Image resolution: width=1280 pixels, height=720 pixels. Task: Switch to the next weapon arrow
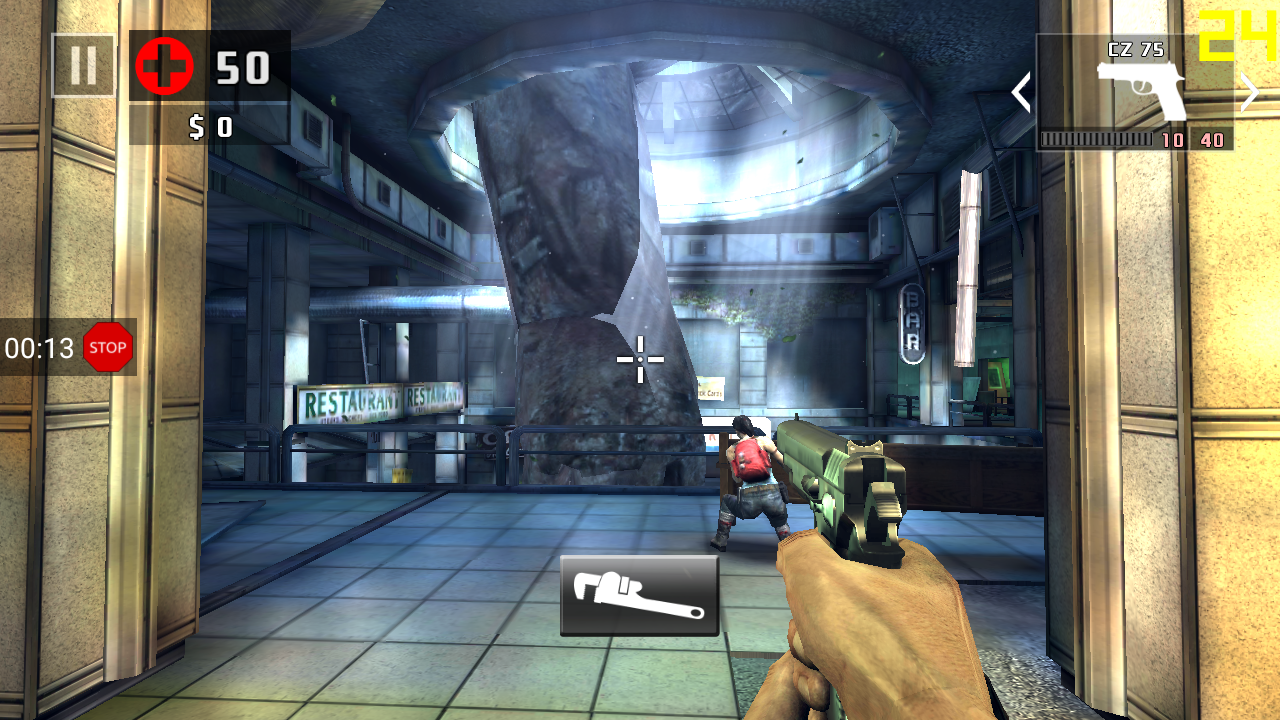coord(1250,92)
